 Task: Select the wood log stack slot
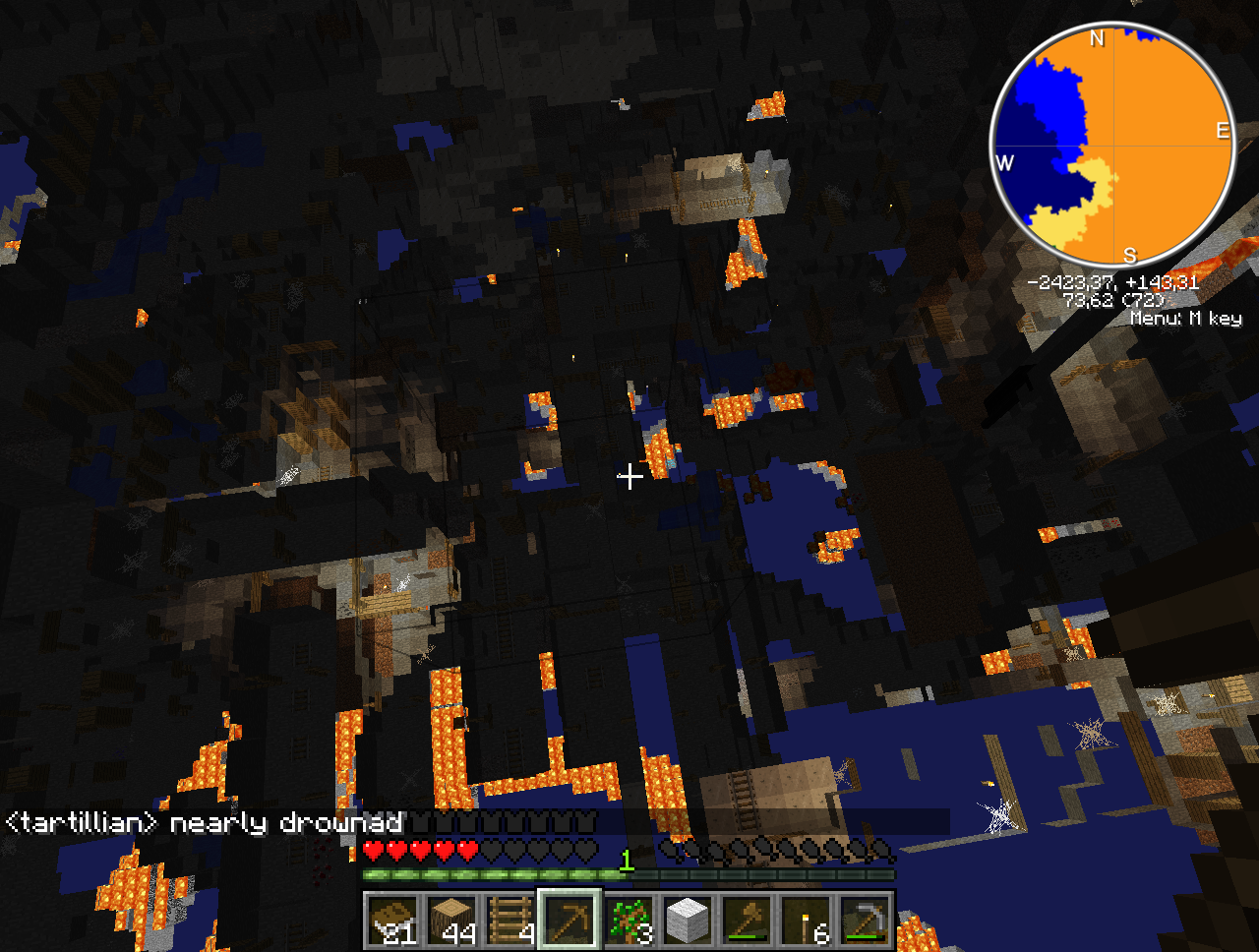[x=451, y=921]
